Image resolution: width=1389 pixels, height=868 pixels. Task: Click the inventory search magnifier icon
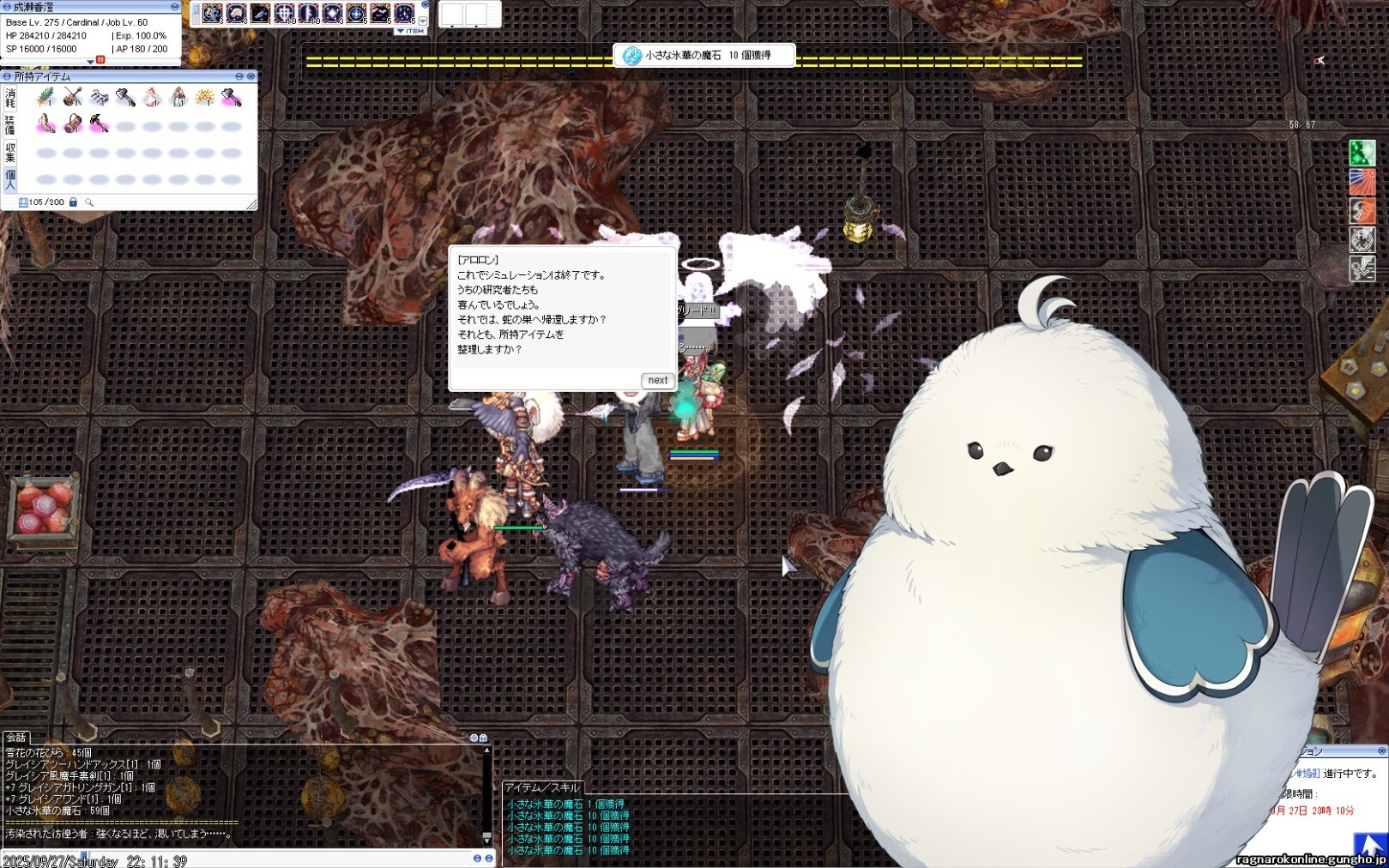[x=89, y=202]
